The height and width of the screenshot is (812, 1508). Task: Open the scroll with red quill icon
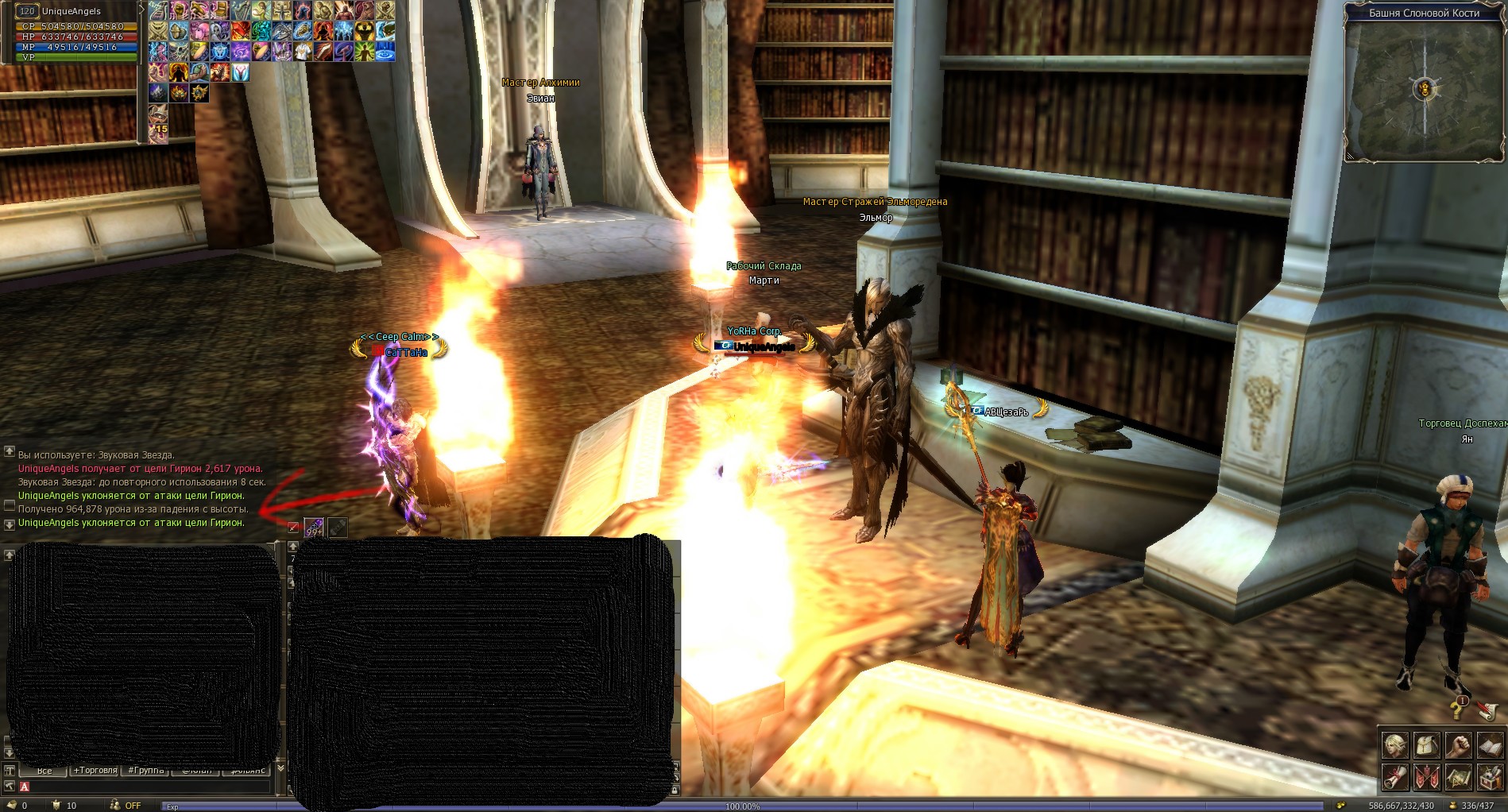click(x=1487, y=710)
